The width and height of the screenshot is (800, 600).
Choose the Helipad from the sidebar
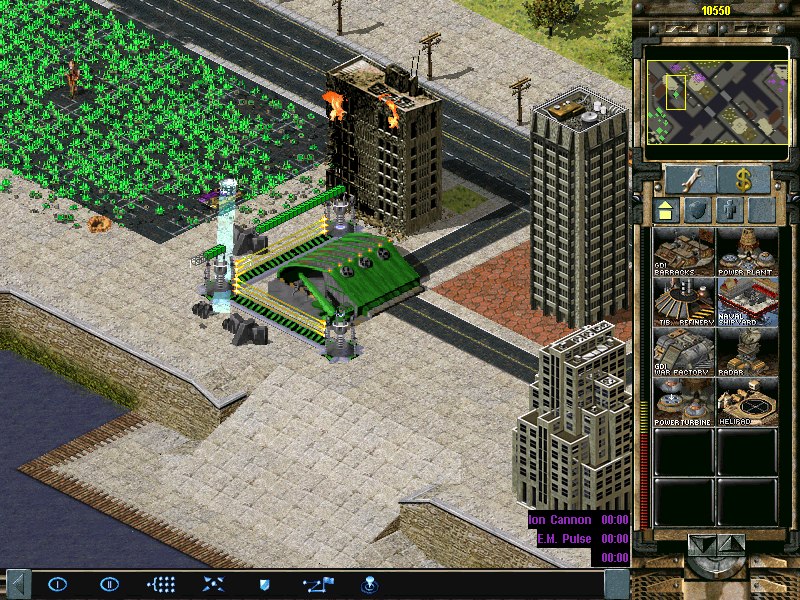click(x=747, y=402)
